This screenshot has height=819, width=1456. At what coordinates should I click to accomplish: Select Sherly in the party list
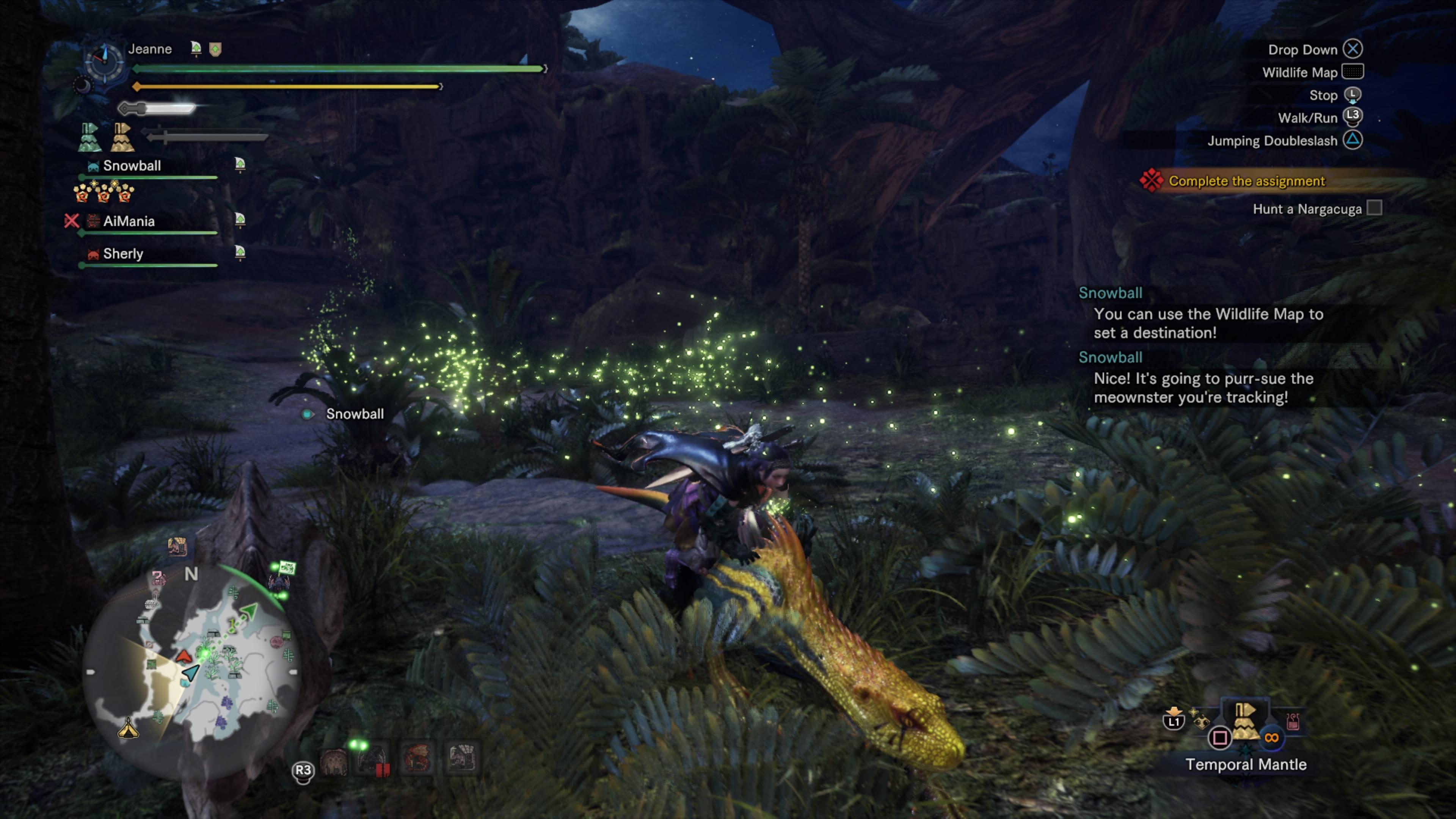pos(122,254)
